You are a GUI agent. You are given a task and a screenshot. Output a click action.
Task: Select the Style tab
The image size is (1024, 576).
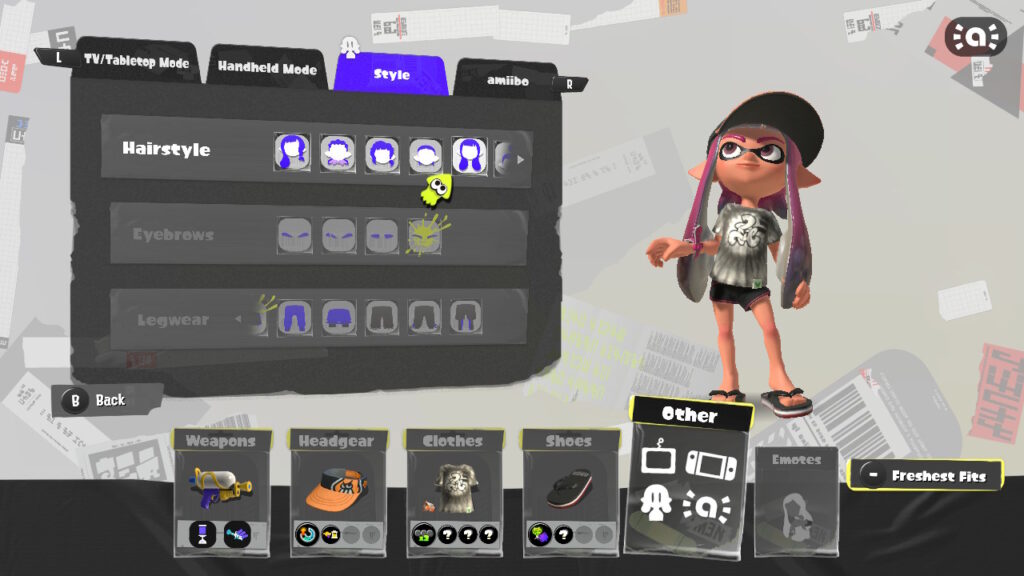(x=391, y=74)
